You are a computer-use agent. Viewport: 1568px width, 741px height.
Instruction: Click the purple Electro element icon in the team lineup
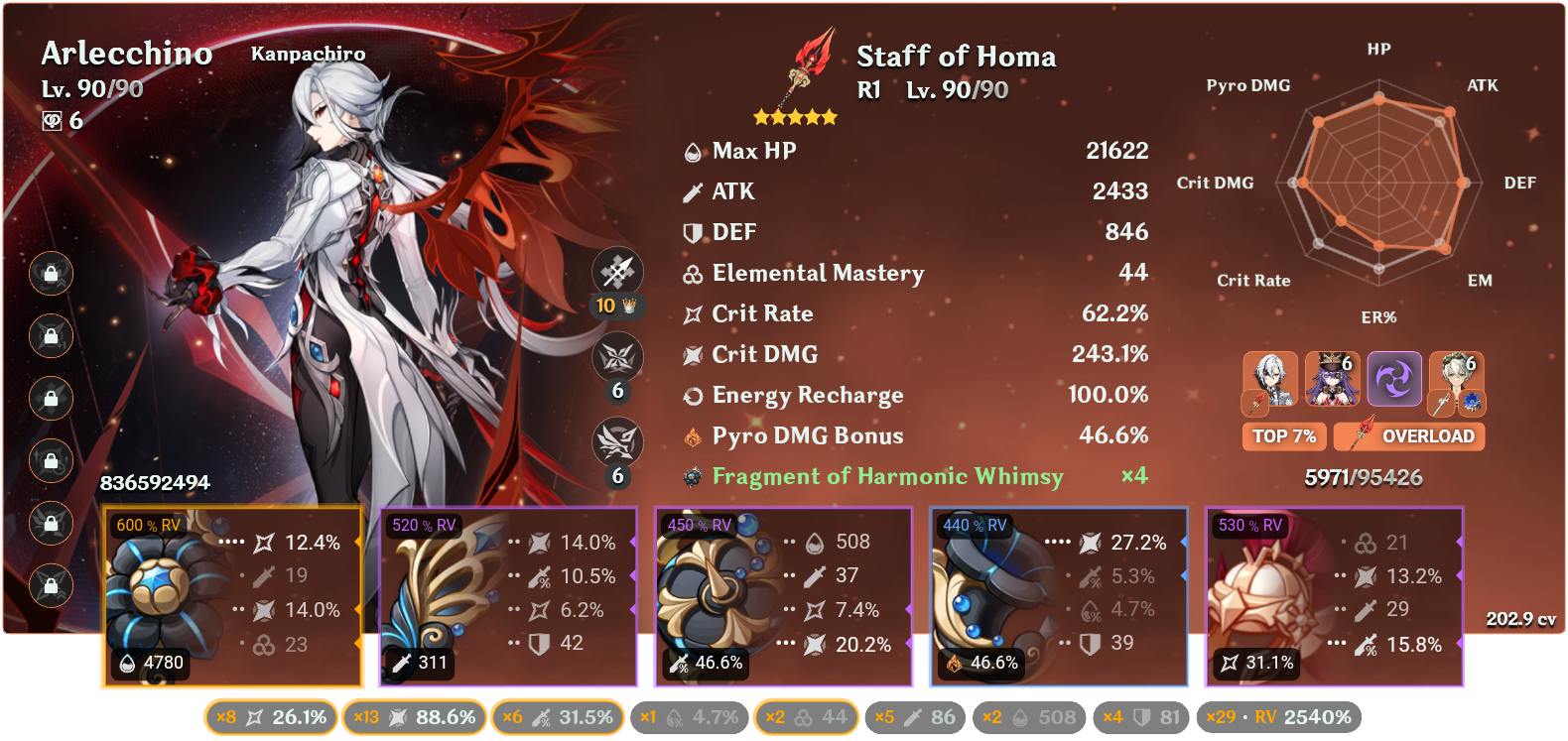pyautogui.click(x=1394, y=380)
